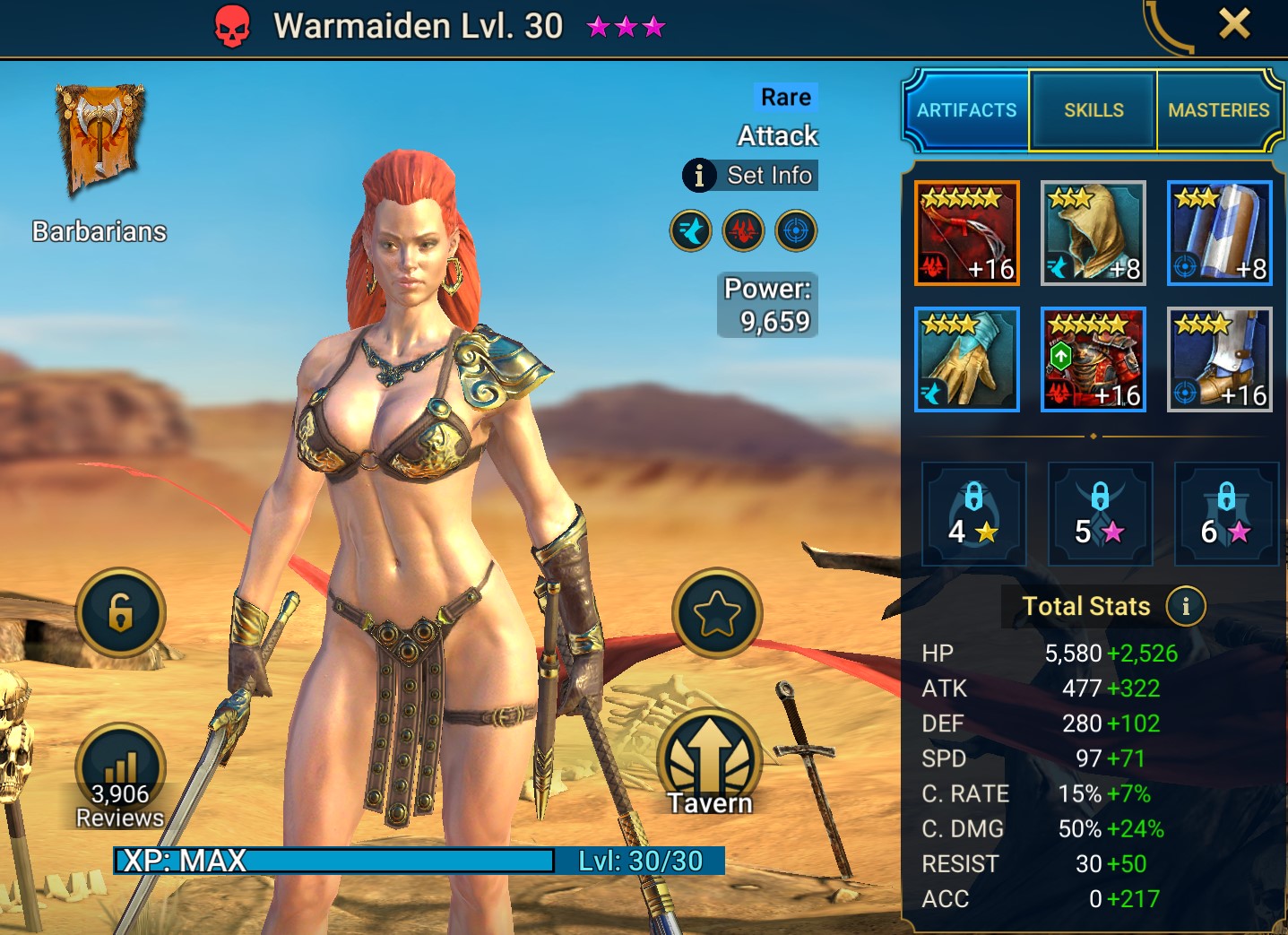Open the MASTERIES tab

[x=1219, y=110]
